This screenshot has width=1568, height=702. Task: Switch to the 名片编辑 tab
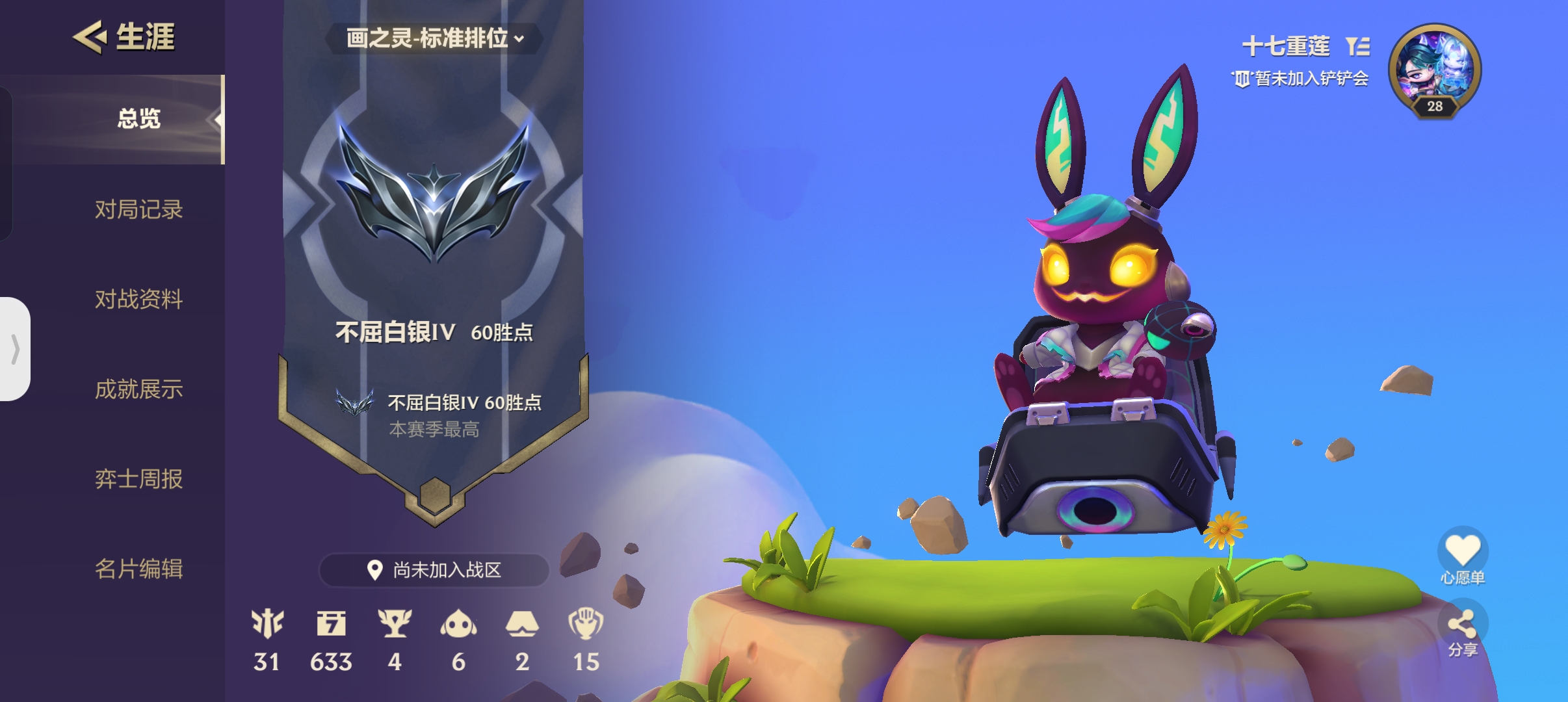(138, 569)
